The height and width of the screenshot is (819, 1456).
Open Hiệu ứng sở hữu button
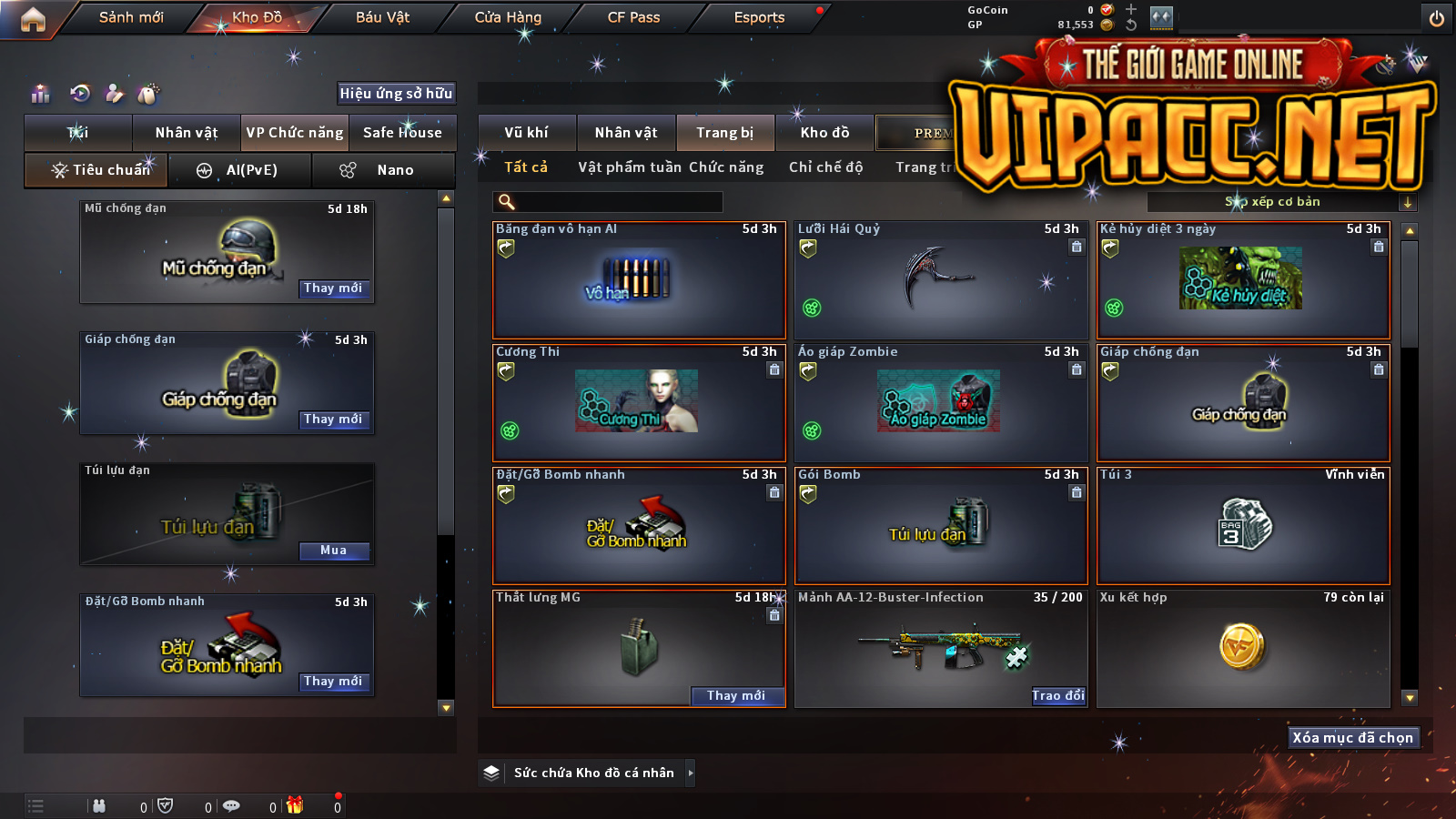point(396,93)
